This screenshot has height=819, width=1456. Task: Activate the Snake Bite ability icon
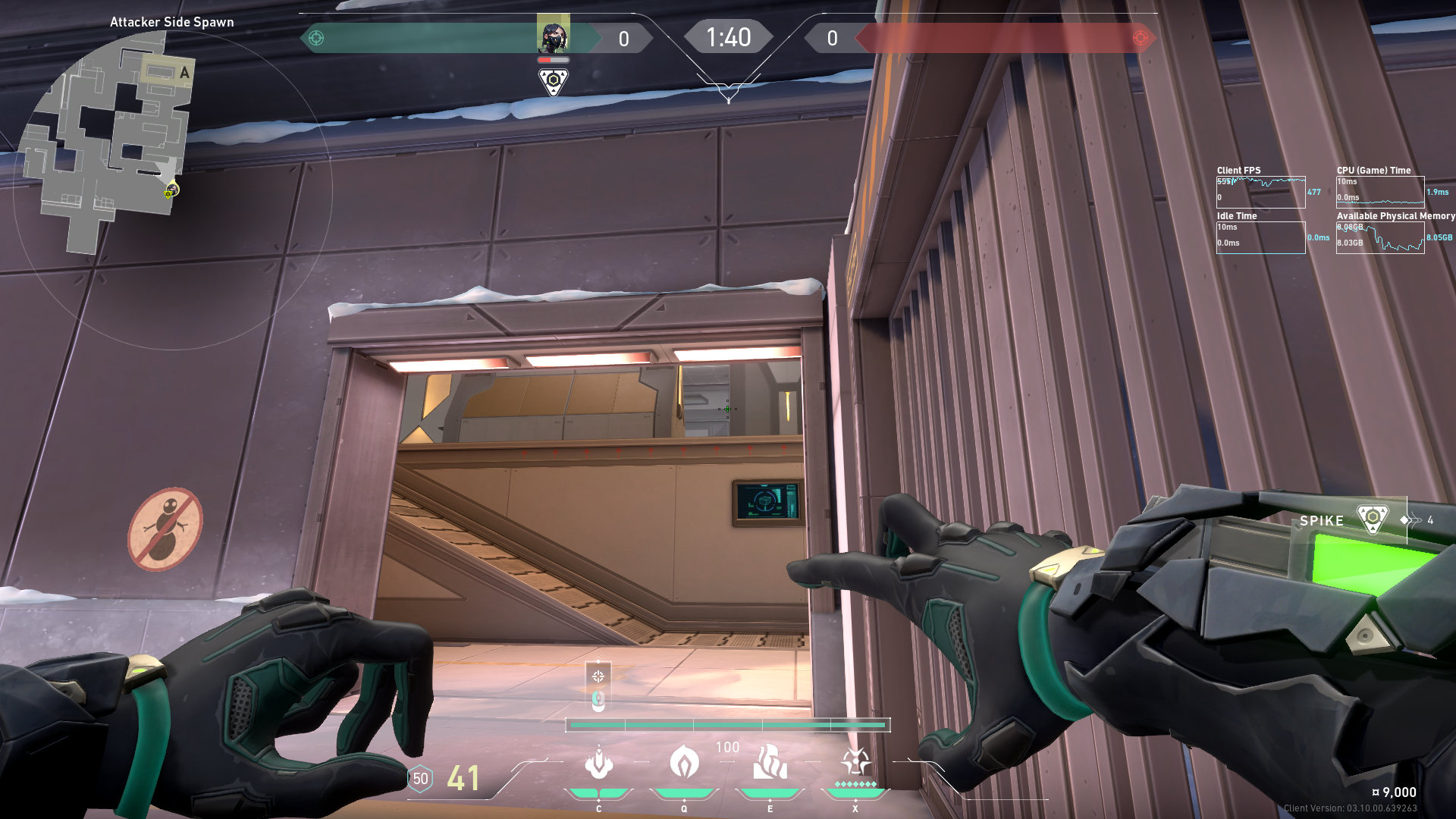pyautogui.click(x=598, y=764)
